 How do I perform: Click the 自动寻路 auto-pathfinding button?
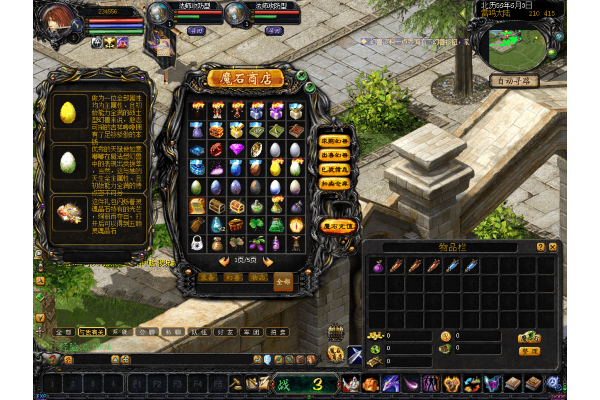pyautogui.click(x=514, y=80)
